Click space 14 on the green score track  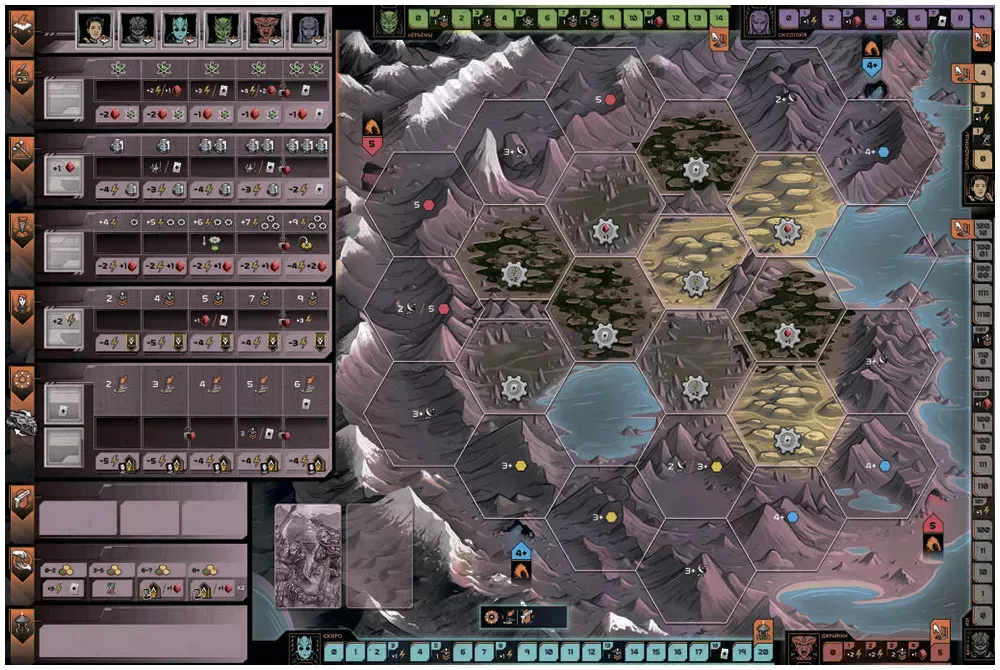pos(720,17)
